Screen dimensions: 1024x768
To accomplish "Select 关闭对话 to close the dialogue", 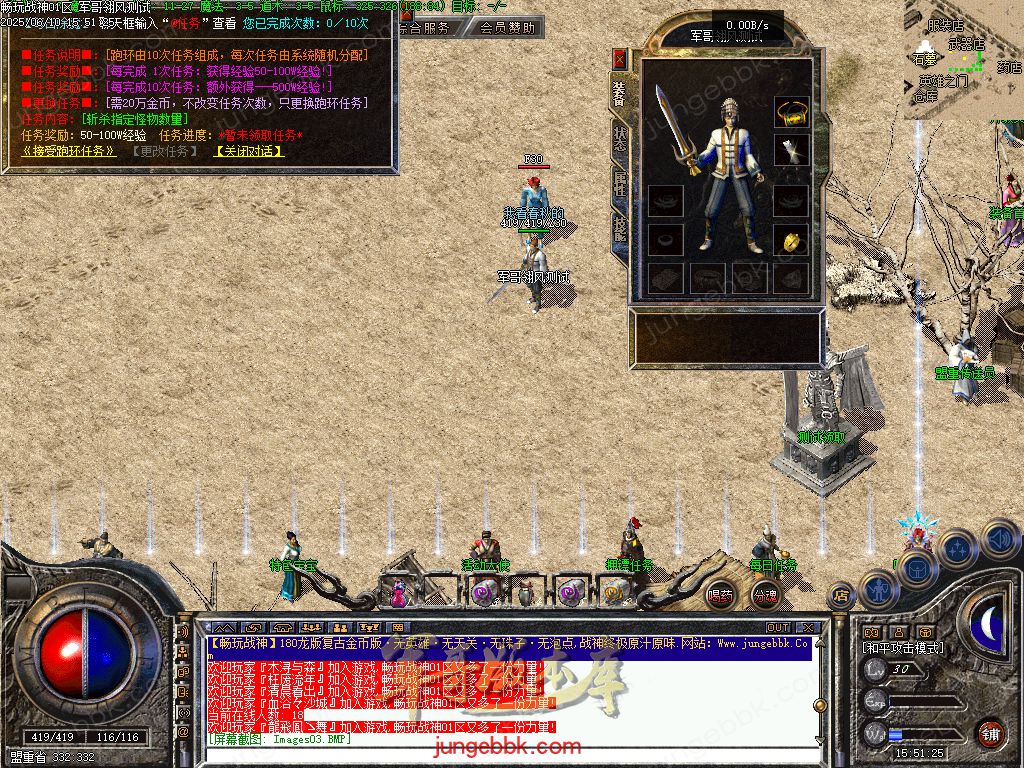I will coord(249,151).
